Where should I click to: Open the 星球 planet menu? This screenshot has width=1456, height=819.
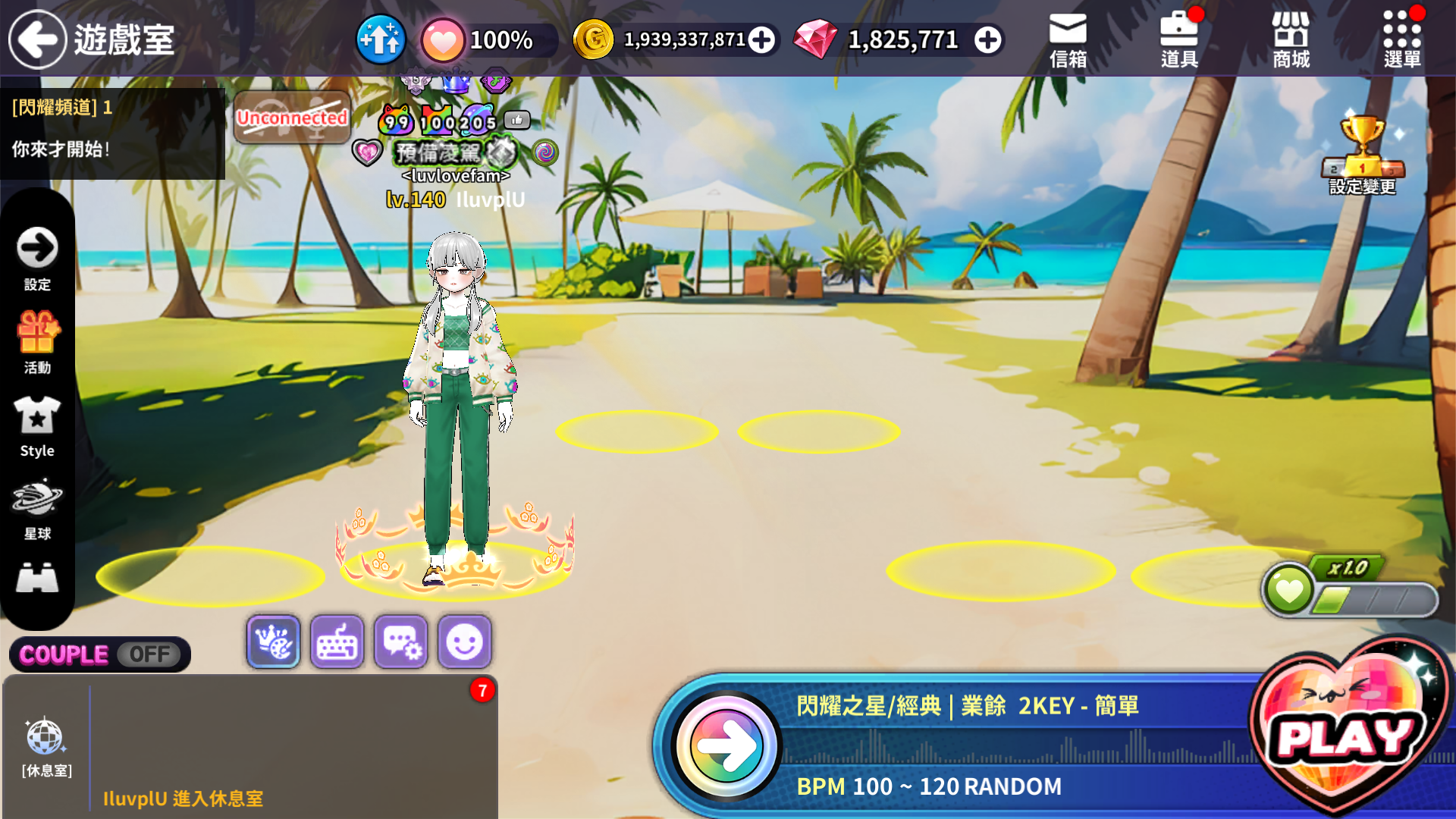pyautogui.click(x=37, y=508)
